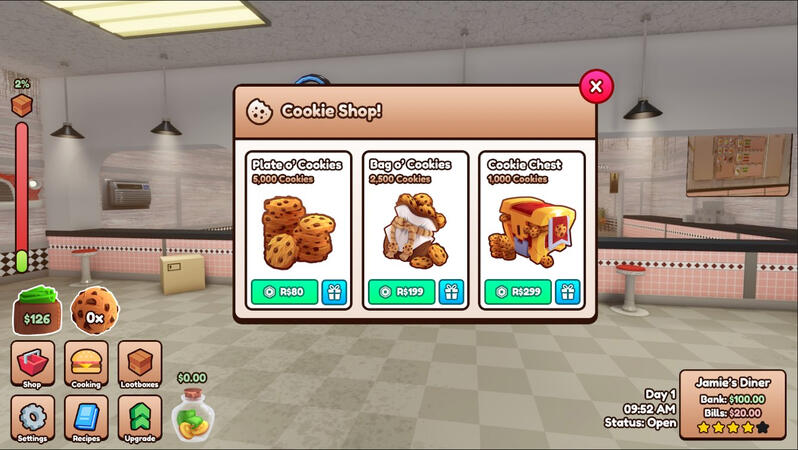
Task: Open the Lootboxes menu
Action: [x=139, y=364]
